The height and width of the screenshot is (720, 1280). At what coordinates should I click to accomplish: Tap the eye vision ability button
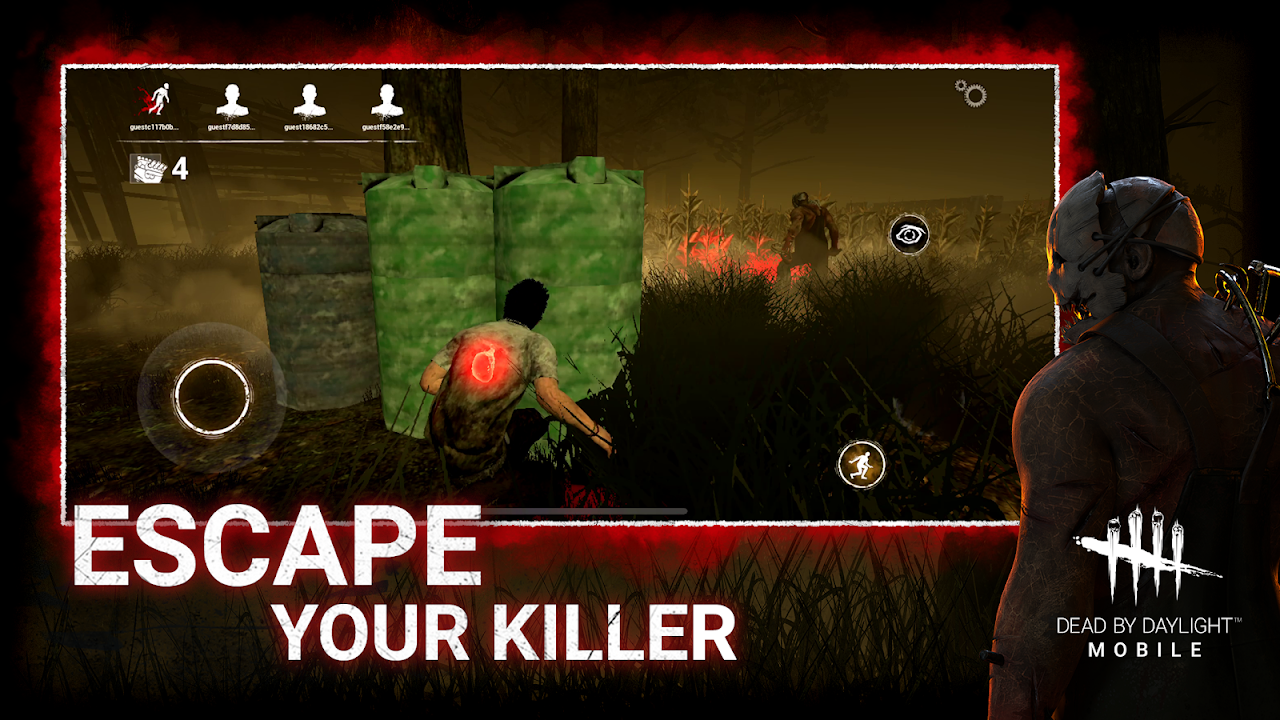click(911, 232)
